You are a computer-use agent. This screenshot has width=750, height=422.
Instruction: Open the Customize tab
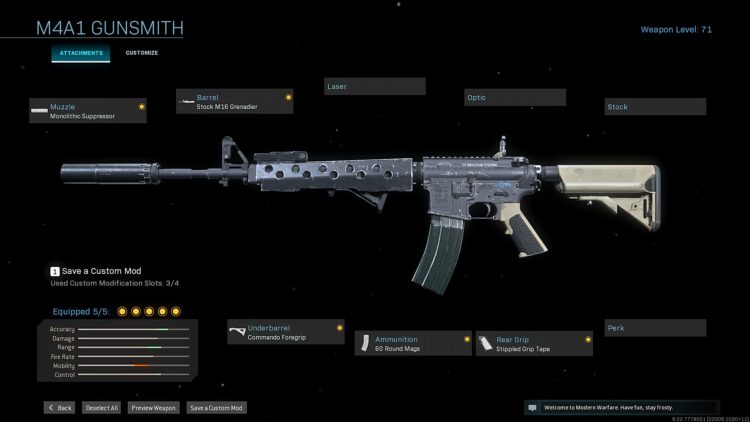click(x=141, y=53)
